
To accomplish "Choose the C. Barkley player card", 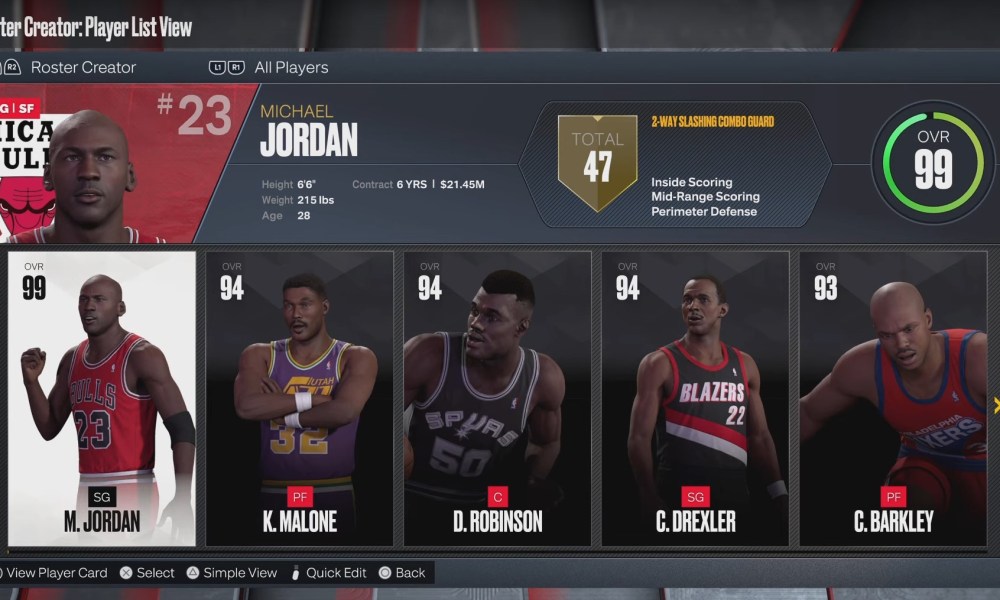I will tap(893, 398).
